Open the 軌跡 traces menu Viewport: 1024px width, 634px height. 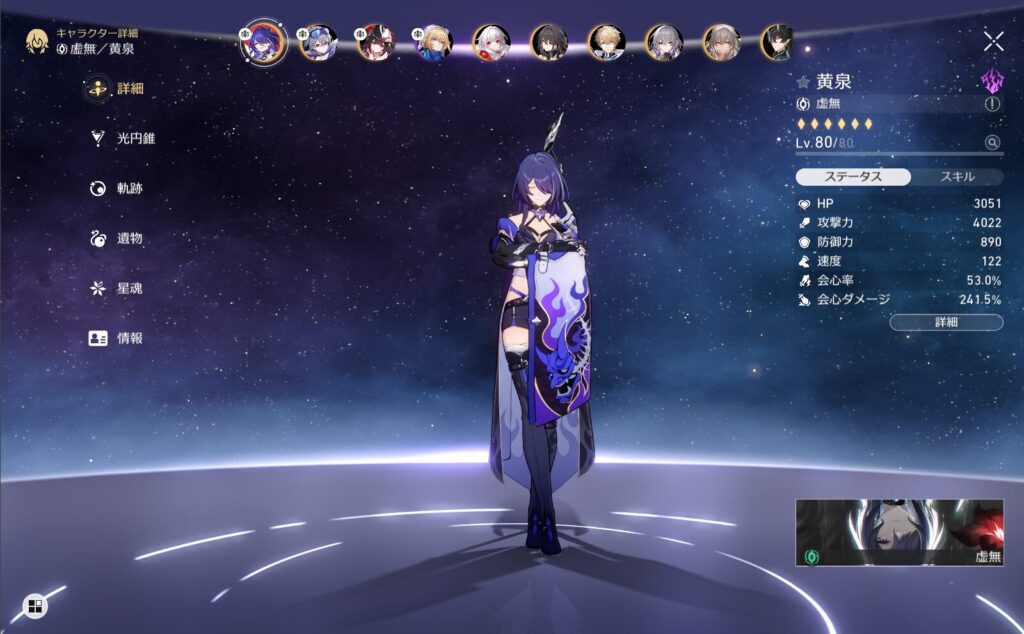[x=119, y=188]
